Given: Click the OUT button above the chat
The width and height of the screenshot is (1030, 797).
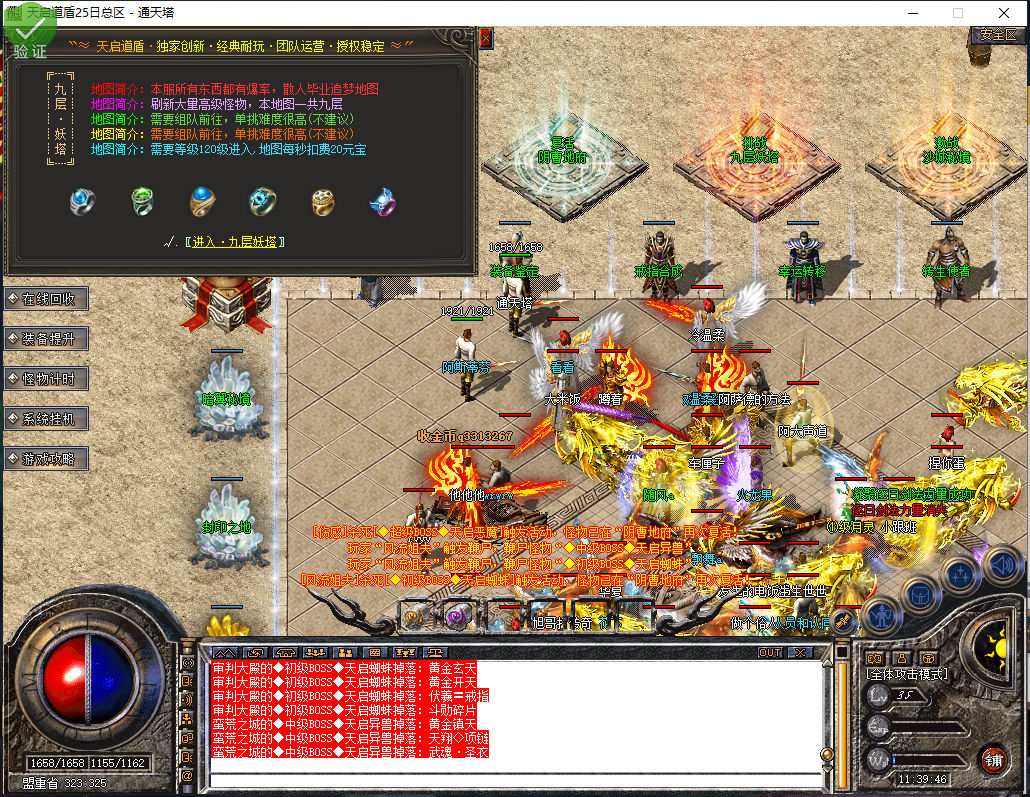Looking at the screenshot, I should pyautogui.click(x=770, y=652).
